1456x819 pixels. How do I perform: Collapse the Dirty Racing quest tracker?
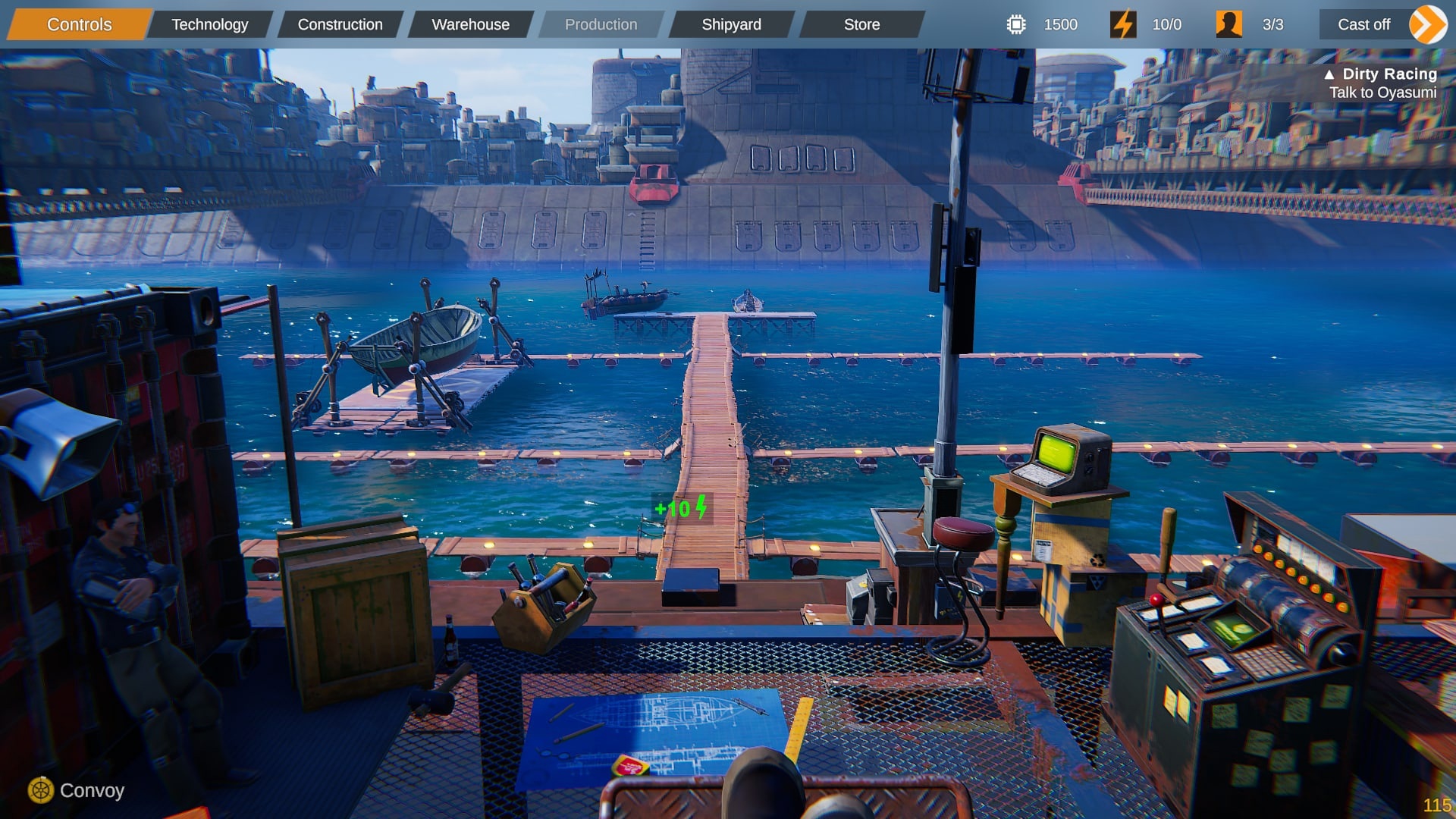1329,74
